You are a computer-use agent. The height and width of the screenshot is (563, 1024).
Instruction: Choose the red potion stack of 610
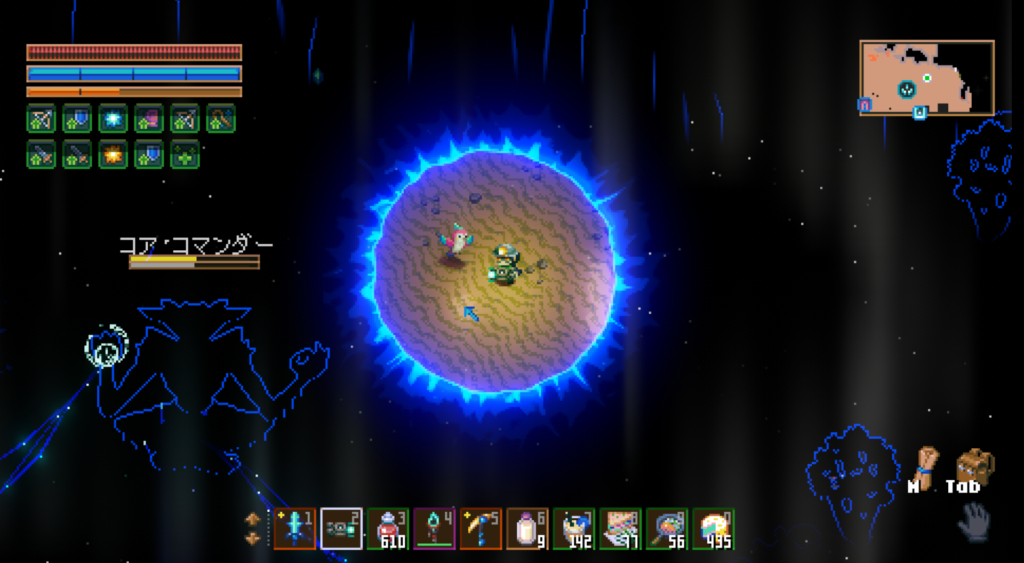[x=388, y=528]
